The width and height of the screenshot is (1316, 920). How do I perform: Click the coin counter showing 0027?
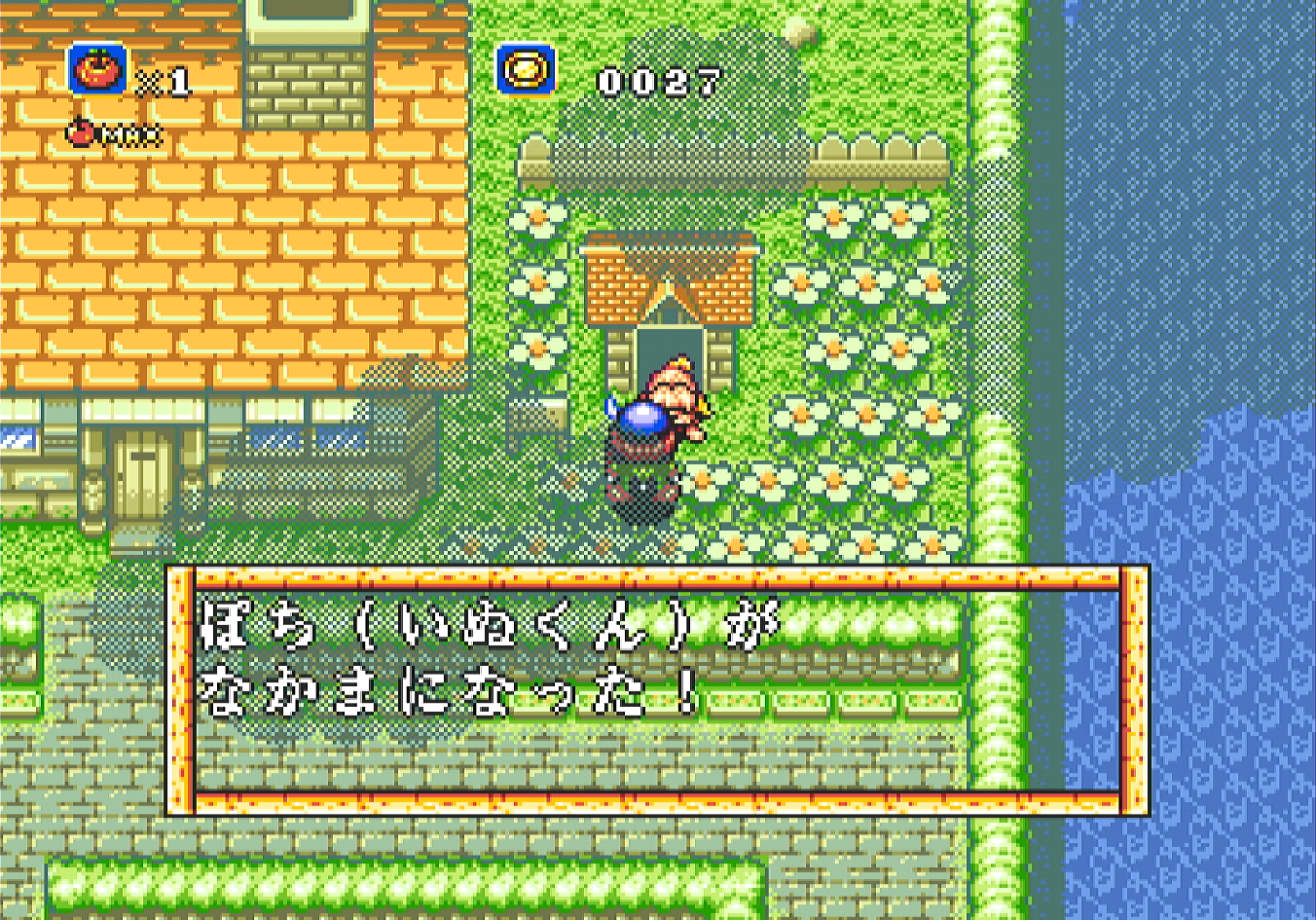pyautogui.click(x=660, y=82)
